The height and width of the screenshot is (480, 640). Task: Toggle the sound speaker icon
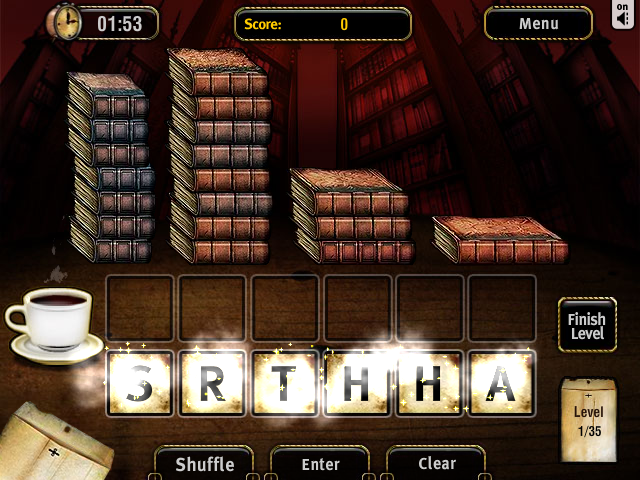624,18
